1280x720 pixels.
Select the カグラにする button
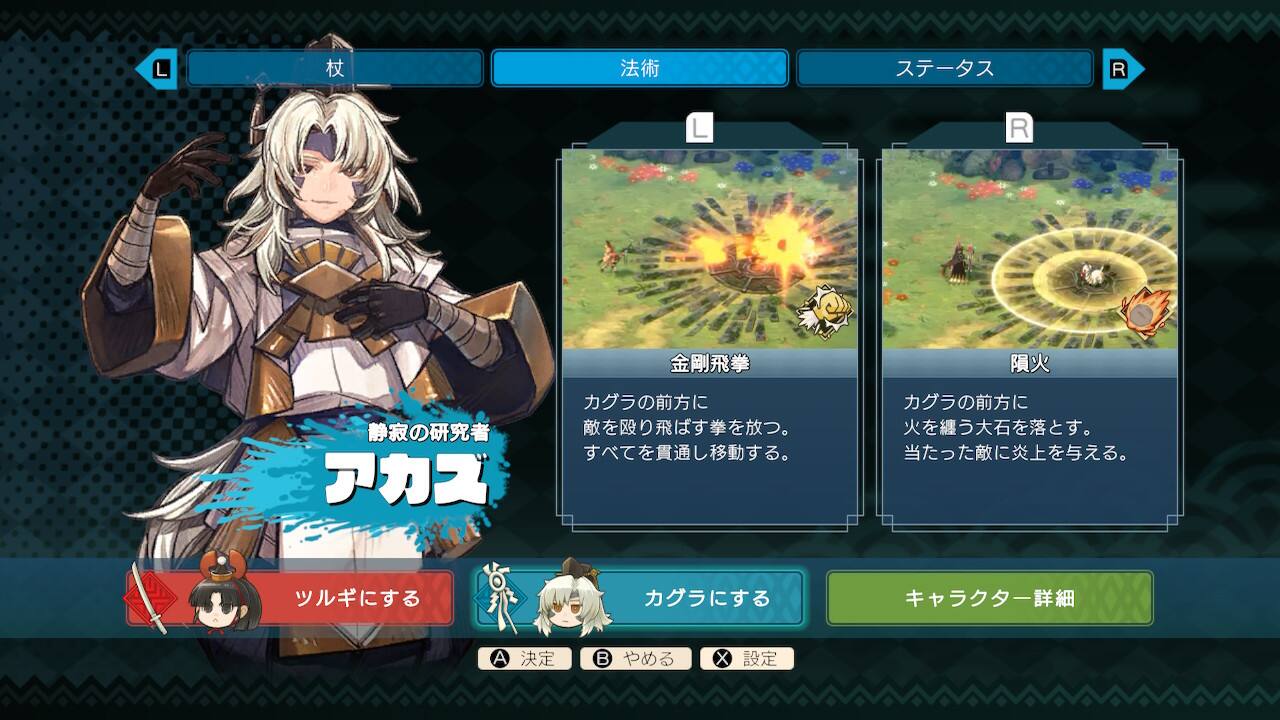[x=640, y=598]
